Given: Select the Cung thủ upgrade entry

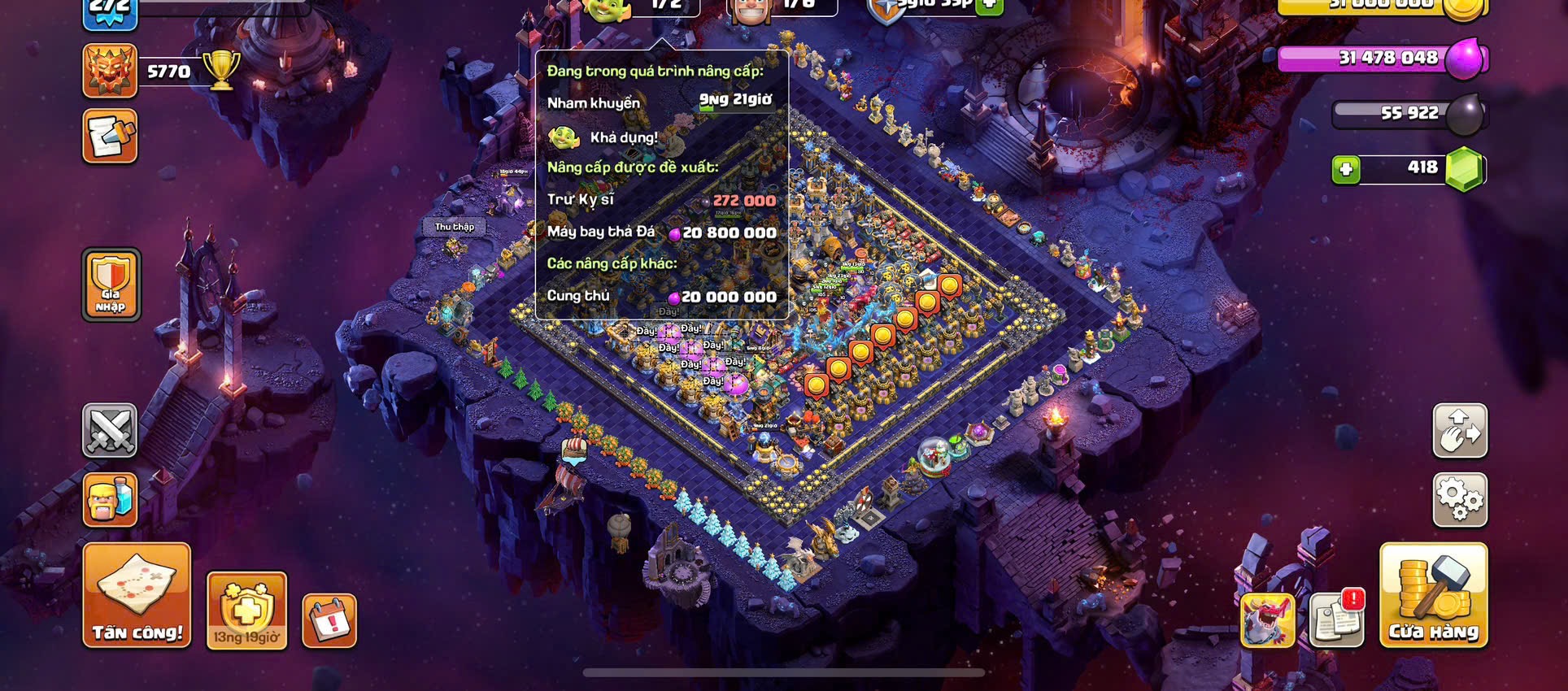Looking at the screenshot, I should coord(660,297).
